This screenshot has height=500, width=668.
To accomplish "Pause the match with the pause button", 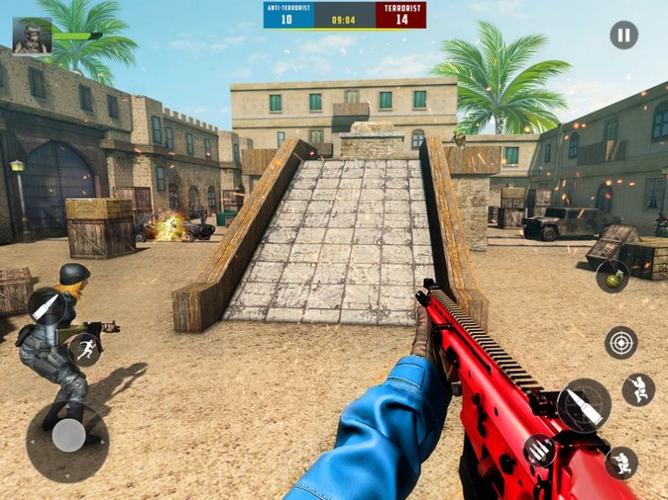I will click(x=624, y=35).
